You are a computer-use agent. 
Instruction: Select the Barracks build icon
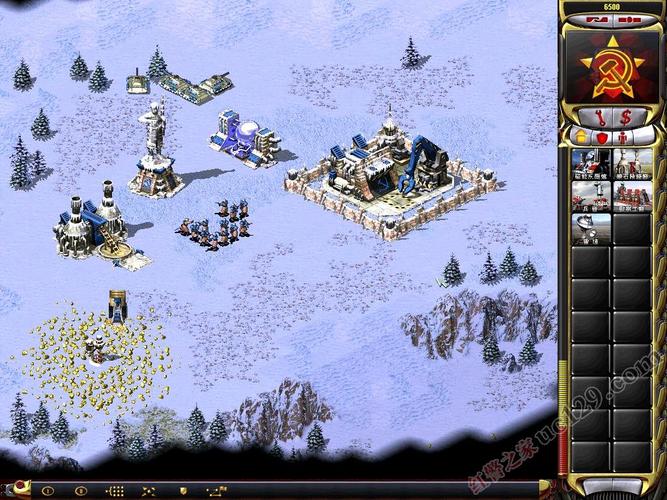coord(591,197)
